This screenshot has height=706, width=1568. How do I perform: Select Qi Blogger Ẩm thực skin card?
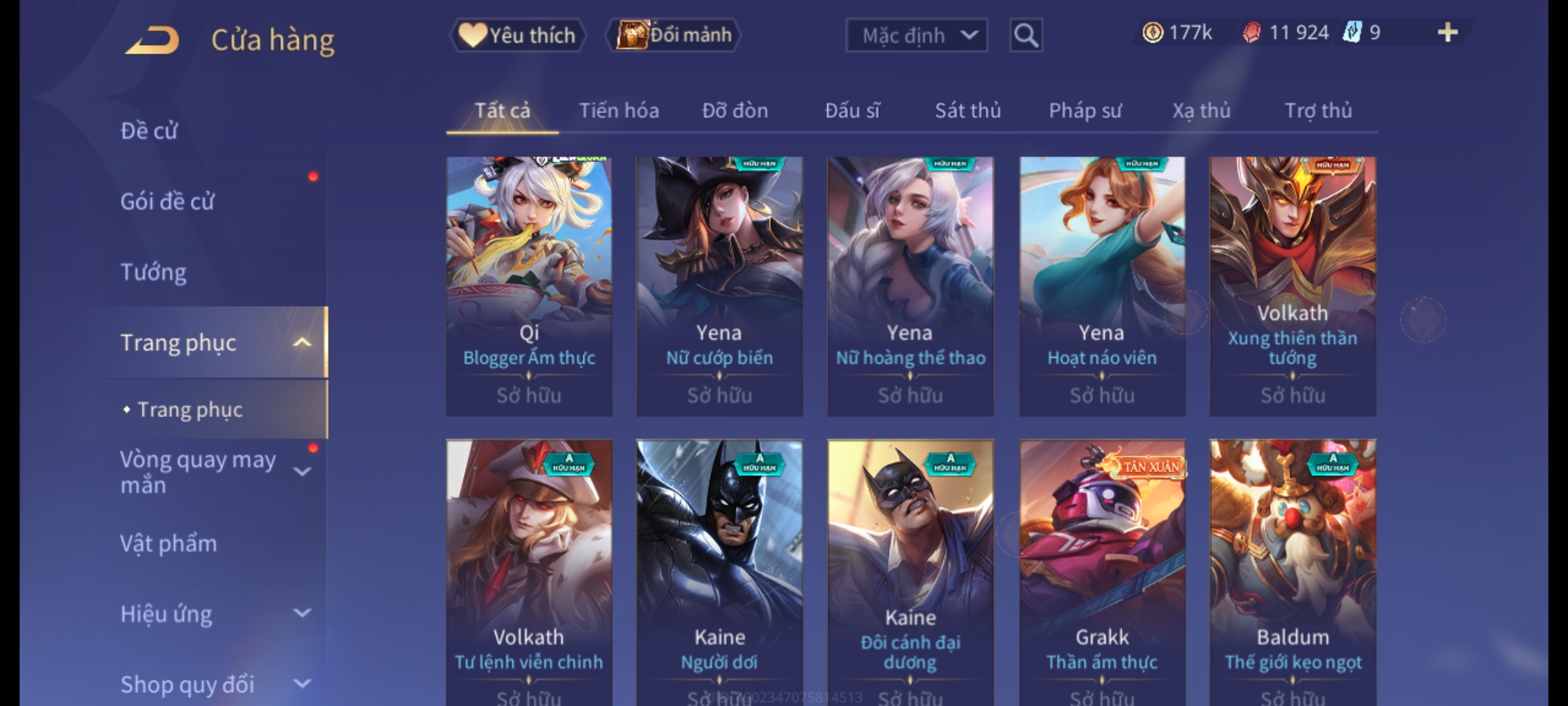[529, 286]
